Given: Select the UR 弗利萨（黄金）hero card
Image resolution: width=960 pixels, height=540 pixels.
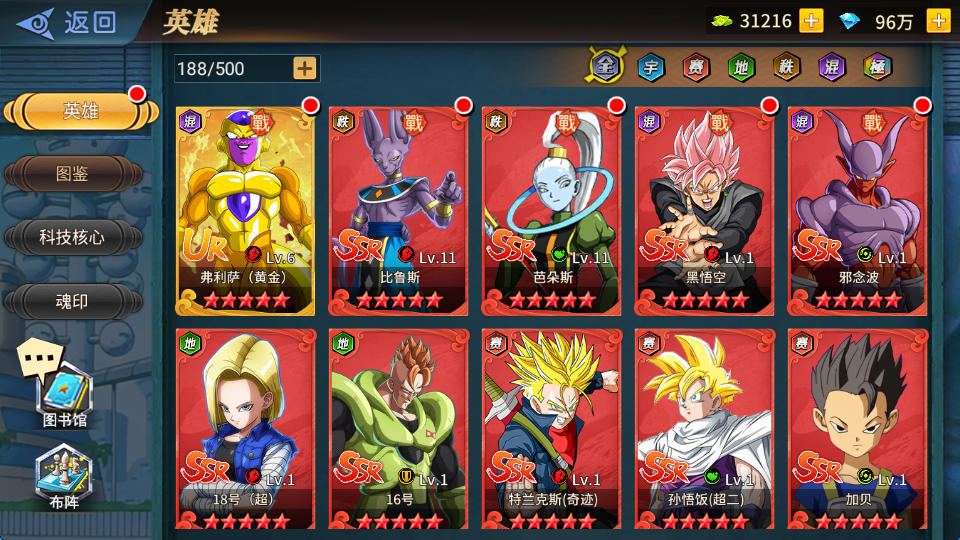Looking at the screenshot, I should (x=245, y=210).
